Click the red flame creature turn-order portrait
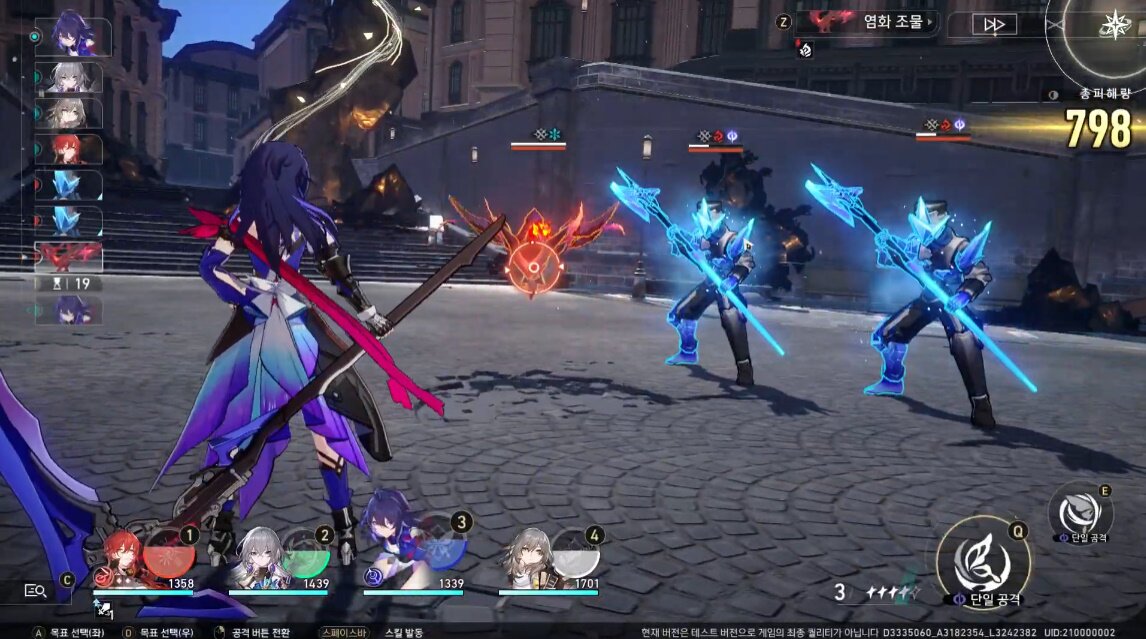 click(68, 257)
